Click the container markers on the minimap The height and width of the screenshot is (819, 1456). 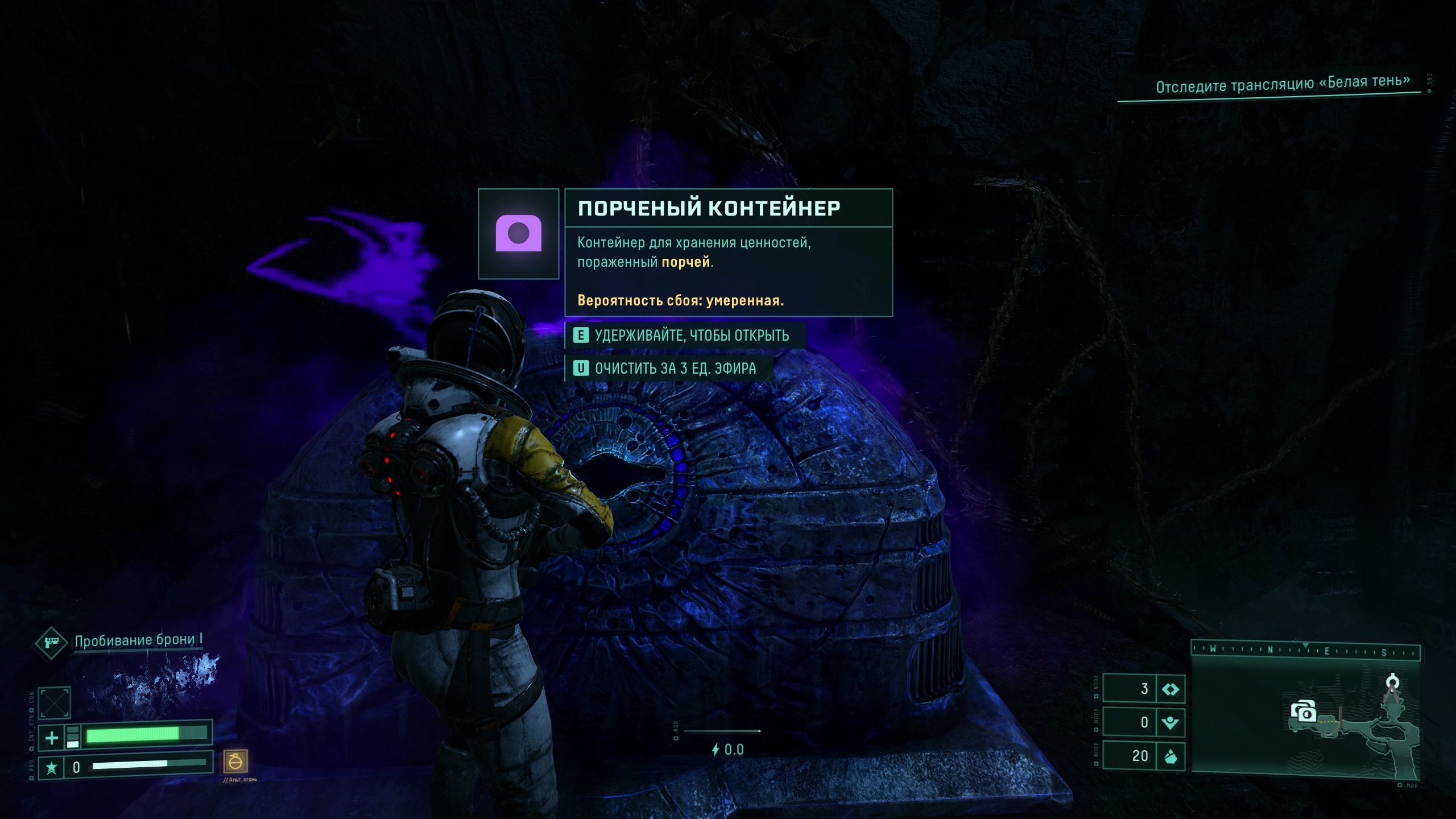pos(1303,712)
